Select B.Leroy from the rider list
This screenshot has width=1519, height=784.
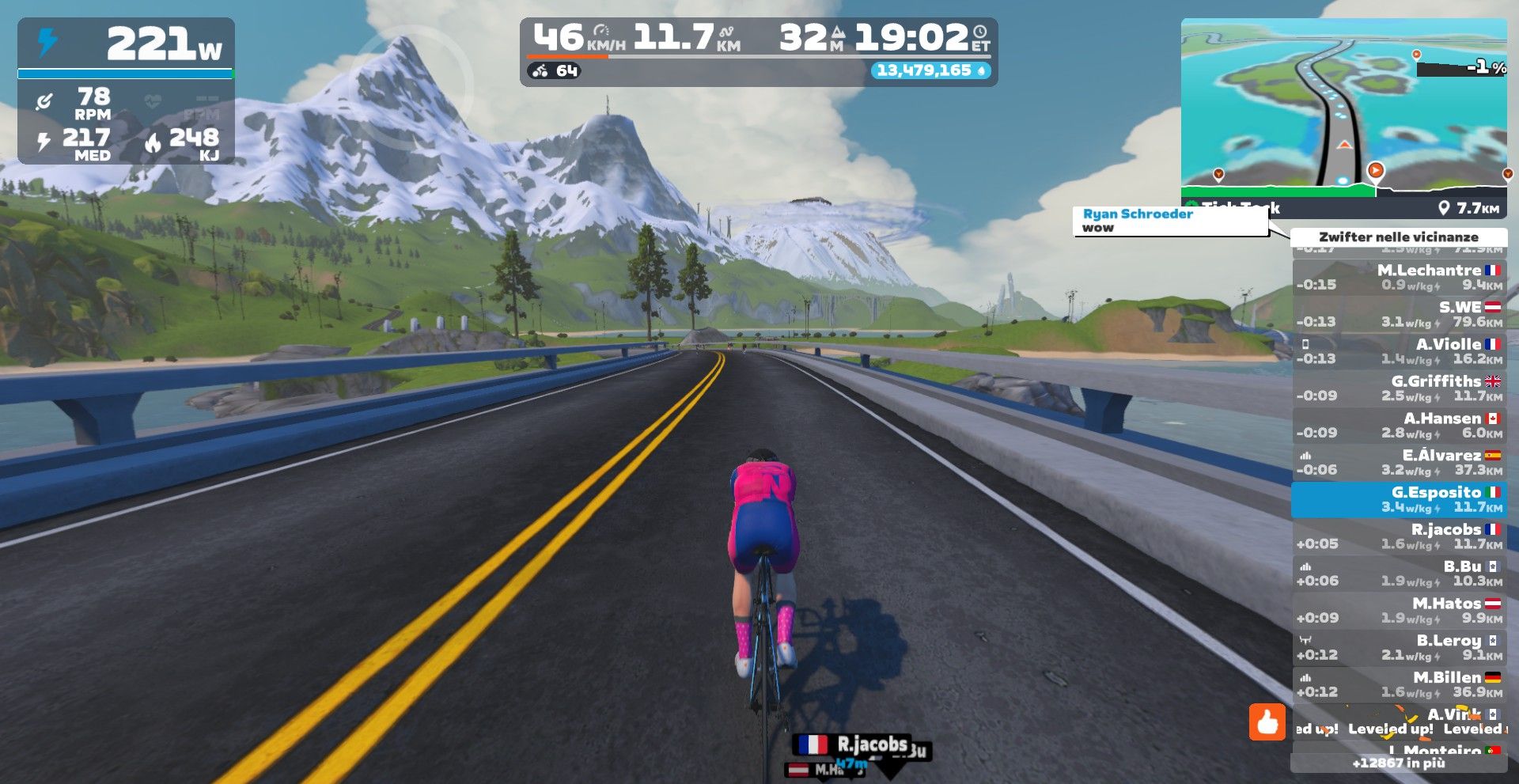pyautogui.click(x=1399, y=648)
